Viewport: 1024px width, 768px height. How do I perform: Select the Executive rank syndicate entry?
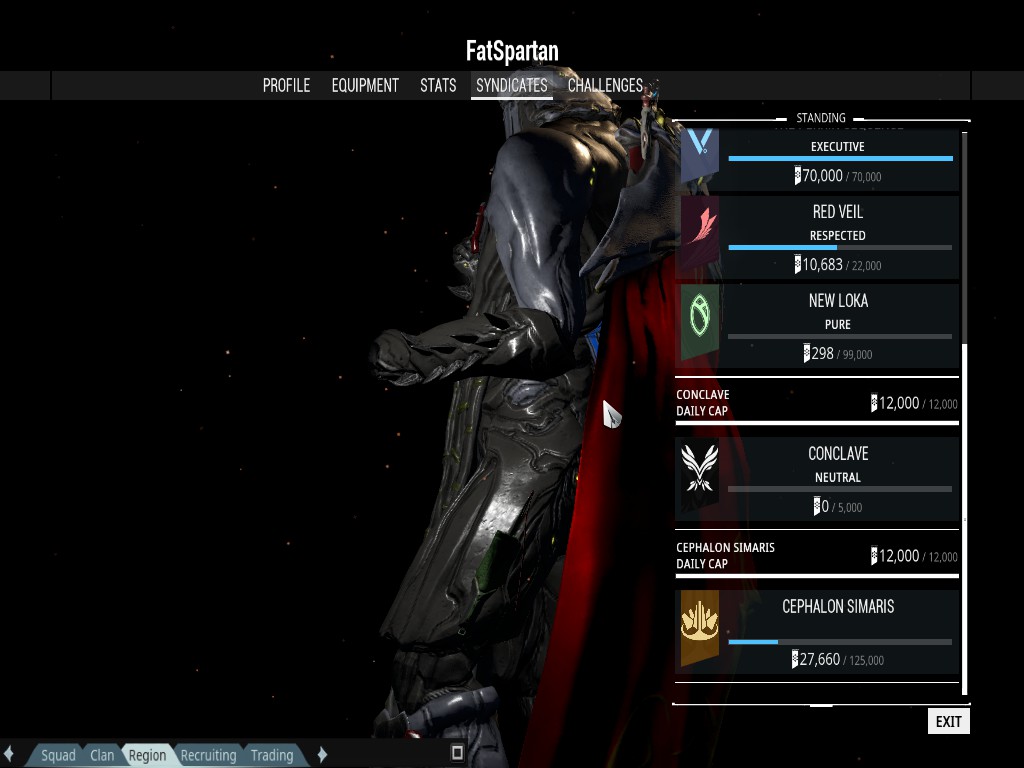pos(818,160)
